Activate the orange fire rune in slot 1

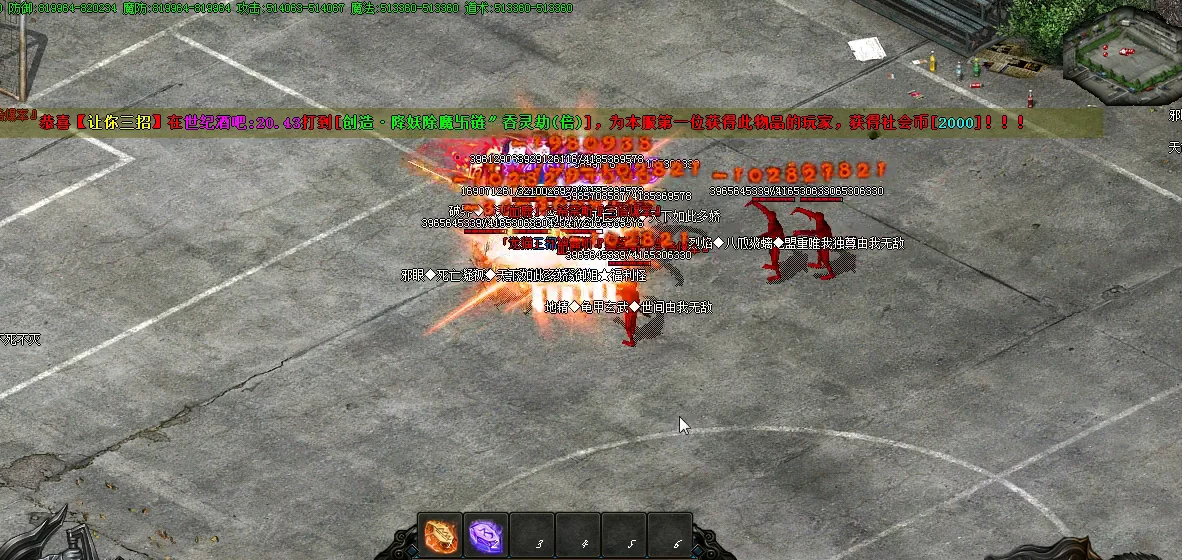click(x=441, y=535)
